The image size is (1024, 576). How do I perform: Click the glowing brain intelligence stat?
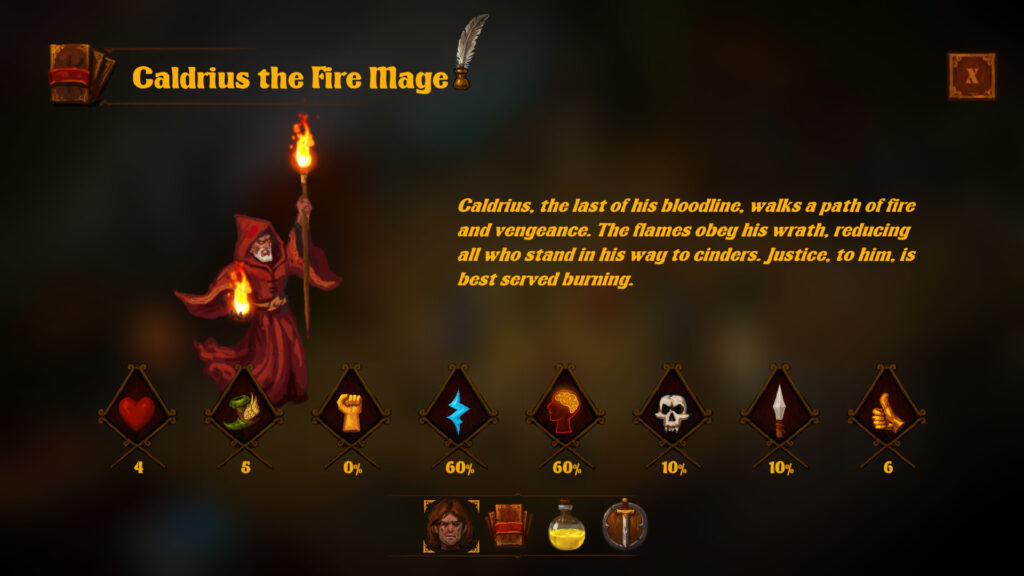(565, 412)
